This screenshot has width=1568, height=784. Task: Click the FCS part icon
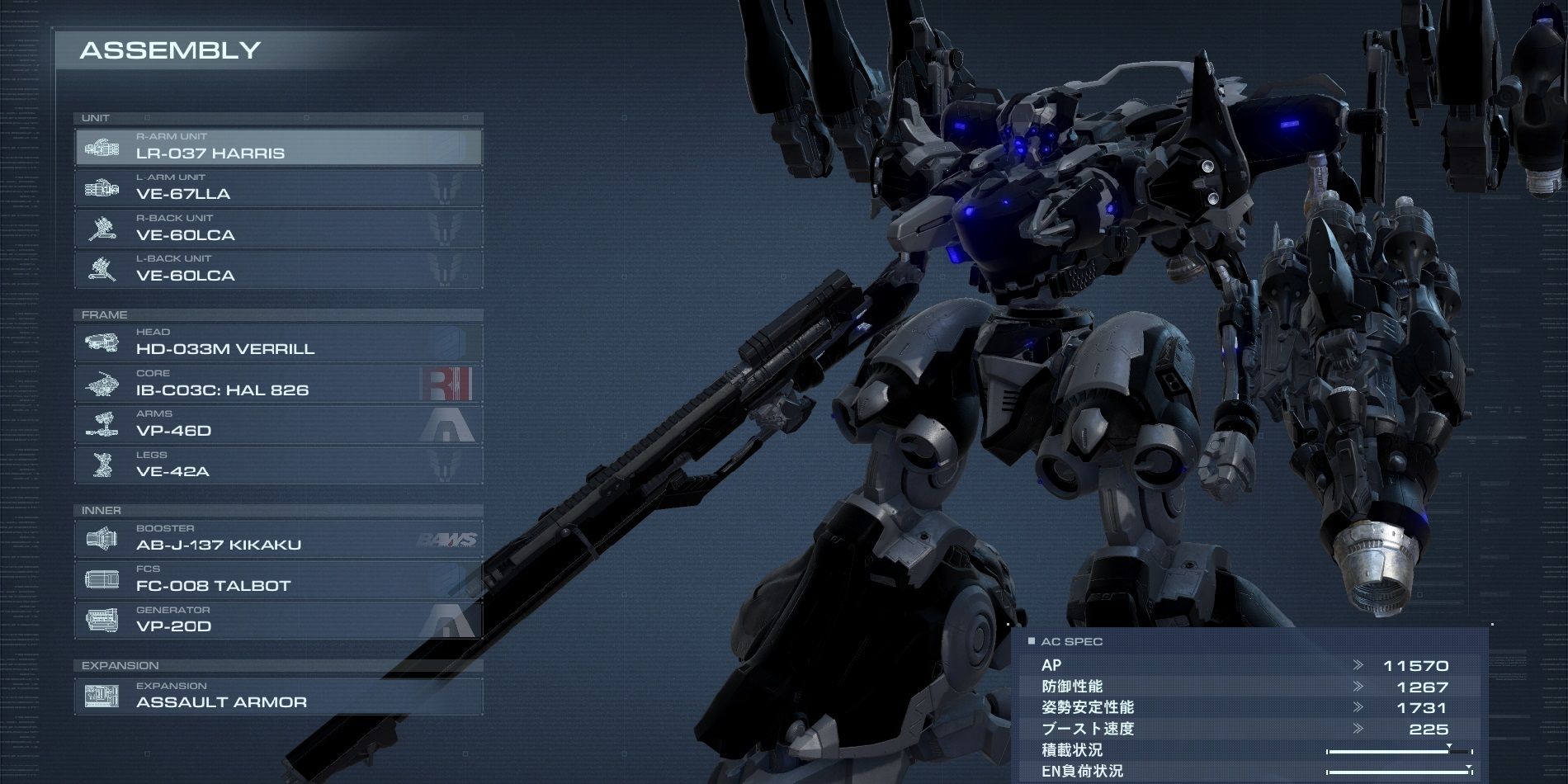point(103,579)
